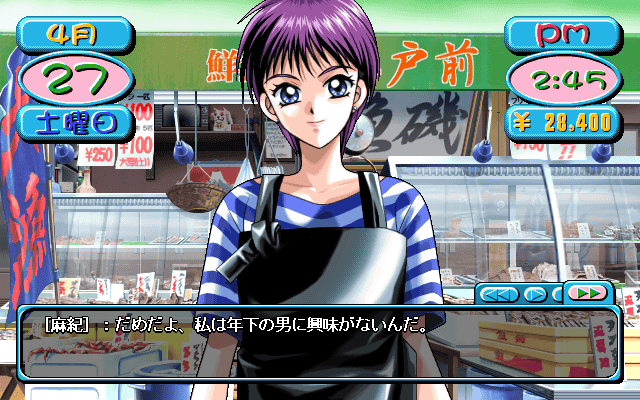Click the pink fast-forward button

pos(589,293)
